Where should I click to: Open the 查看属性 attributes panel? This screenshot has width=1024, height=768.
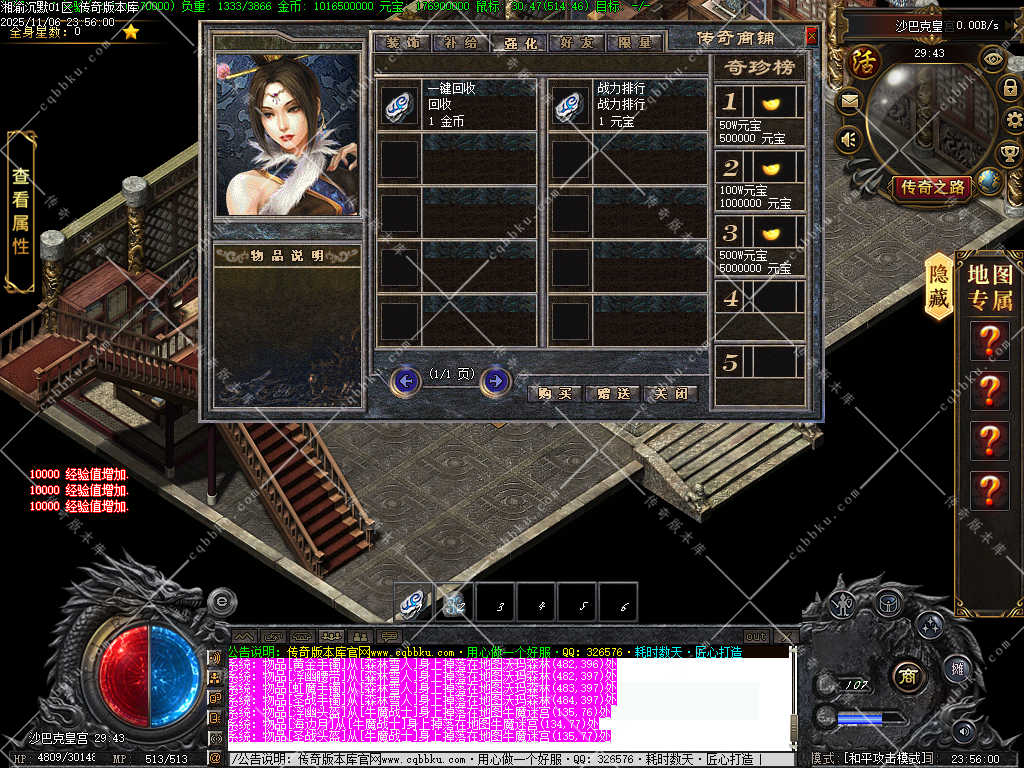tap(21, 208)
